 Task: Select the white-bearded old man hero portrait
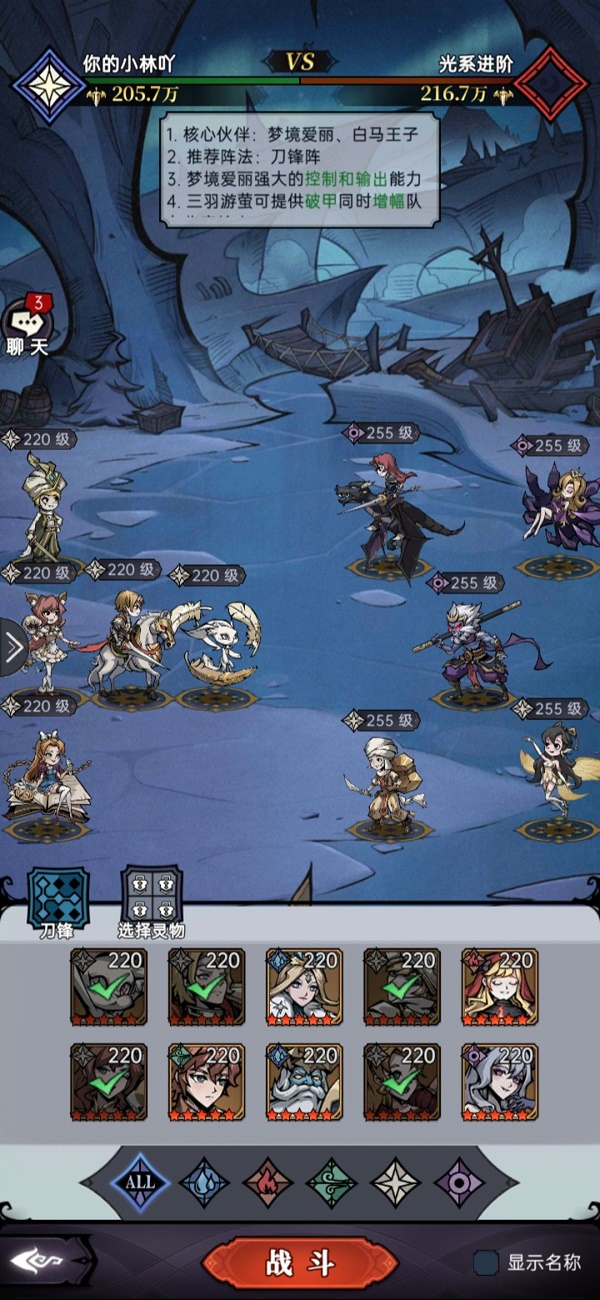click(304, 1082)
